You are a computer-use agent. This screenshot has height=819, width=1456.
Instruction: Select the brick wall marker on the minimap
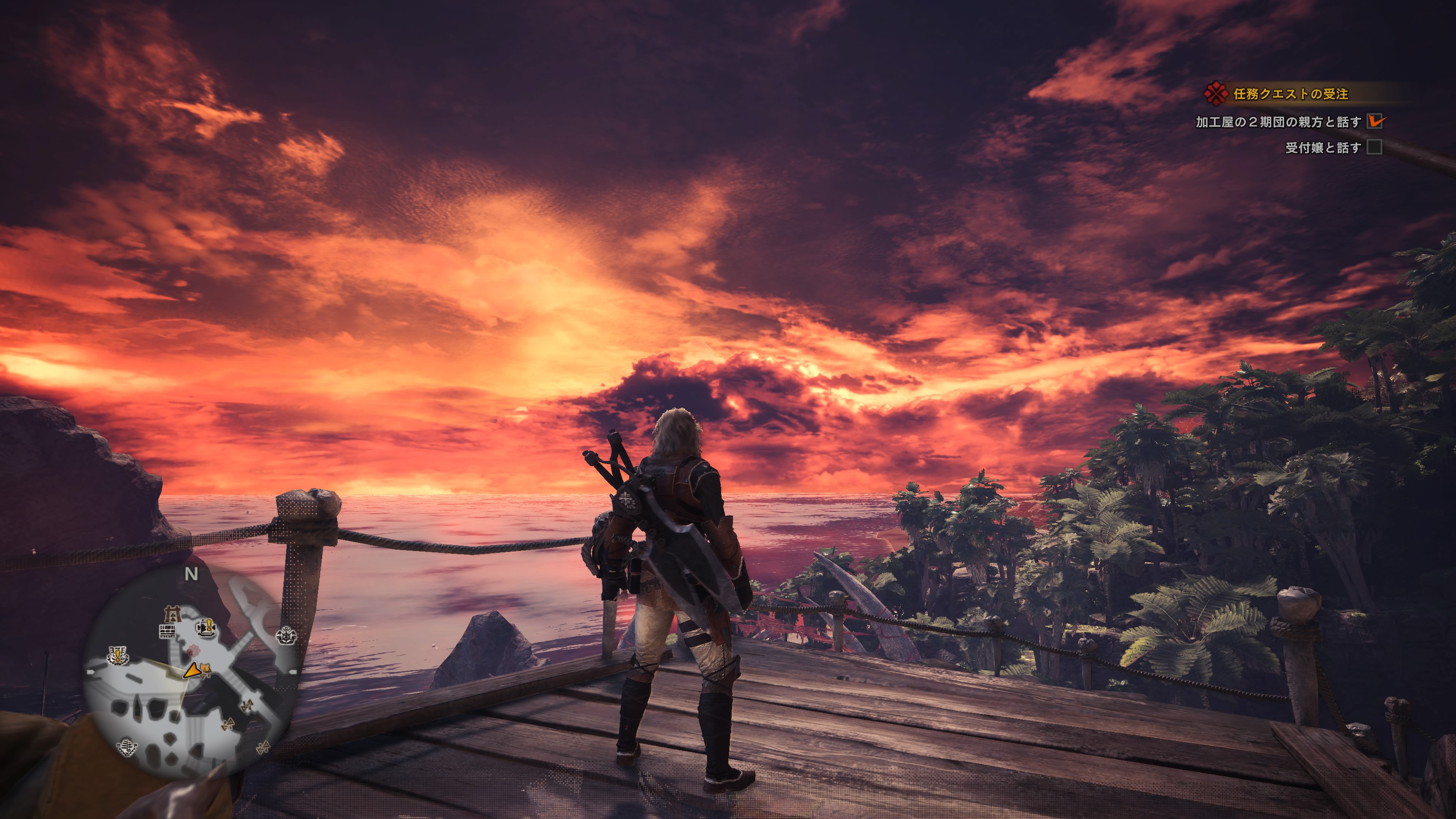point(167,631)
